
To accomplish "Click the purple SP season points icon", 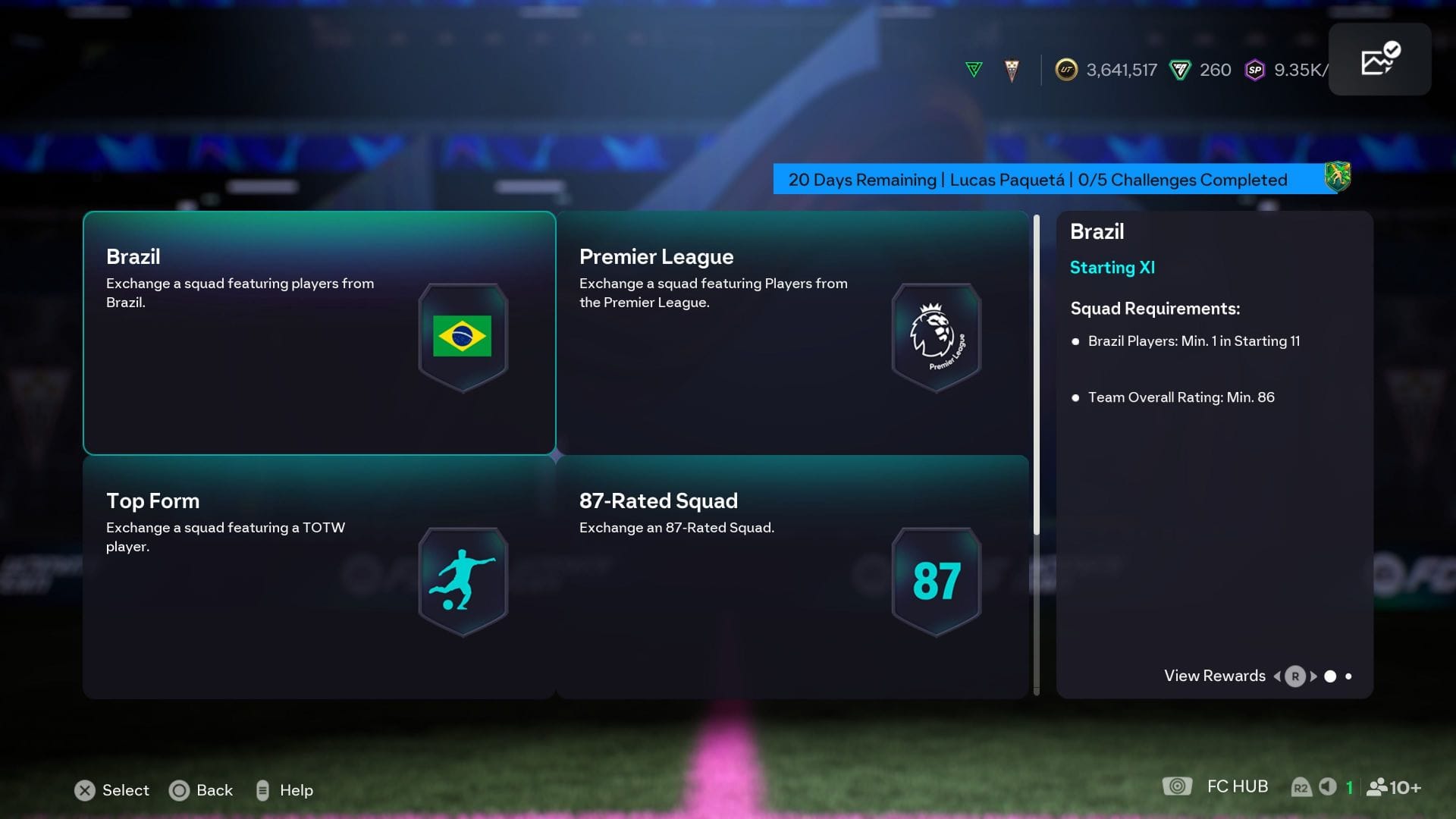I will coord(1255,70).
